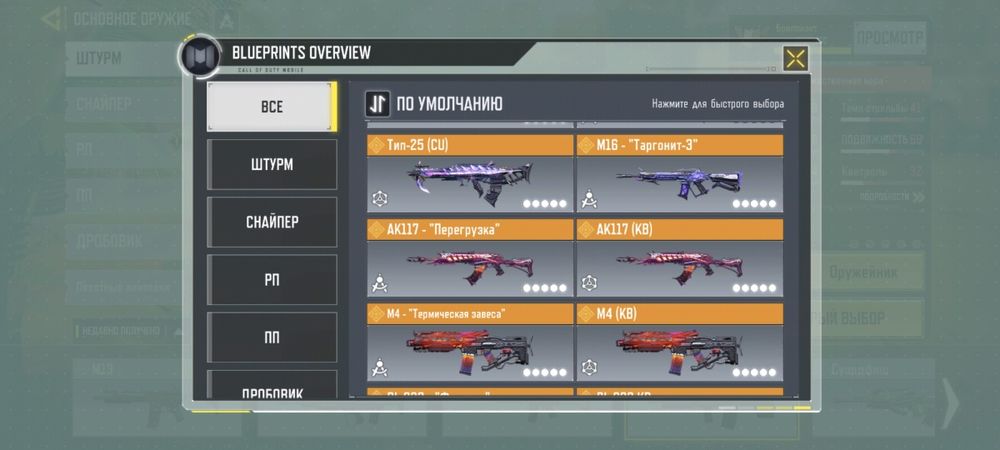Pick the AK117 "Перегрузка" blueprint

pyautogui.click(x=470, y=259)
